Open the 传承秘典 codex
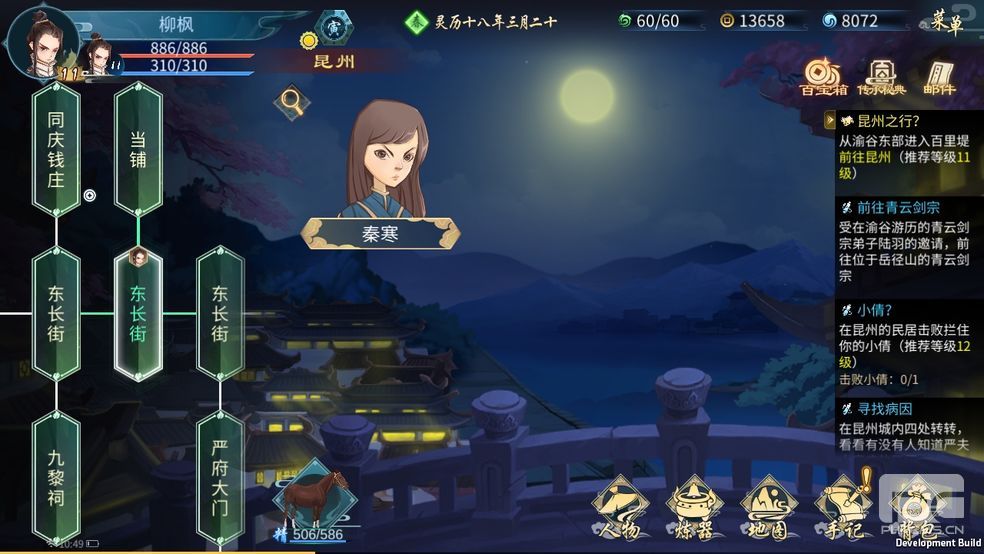Viewport: 984px width, 554px height. 881,76
